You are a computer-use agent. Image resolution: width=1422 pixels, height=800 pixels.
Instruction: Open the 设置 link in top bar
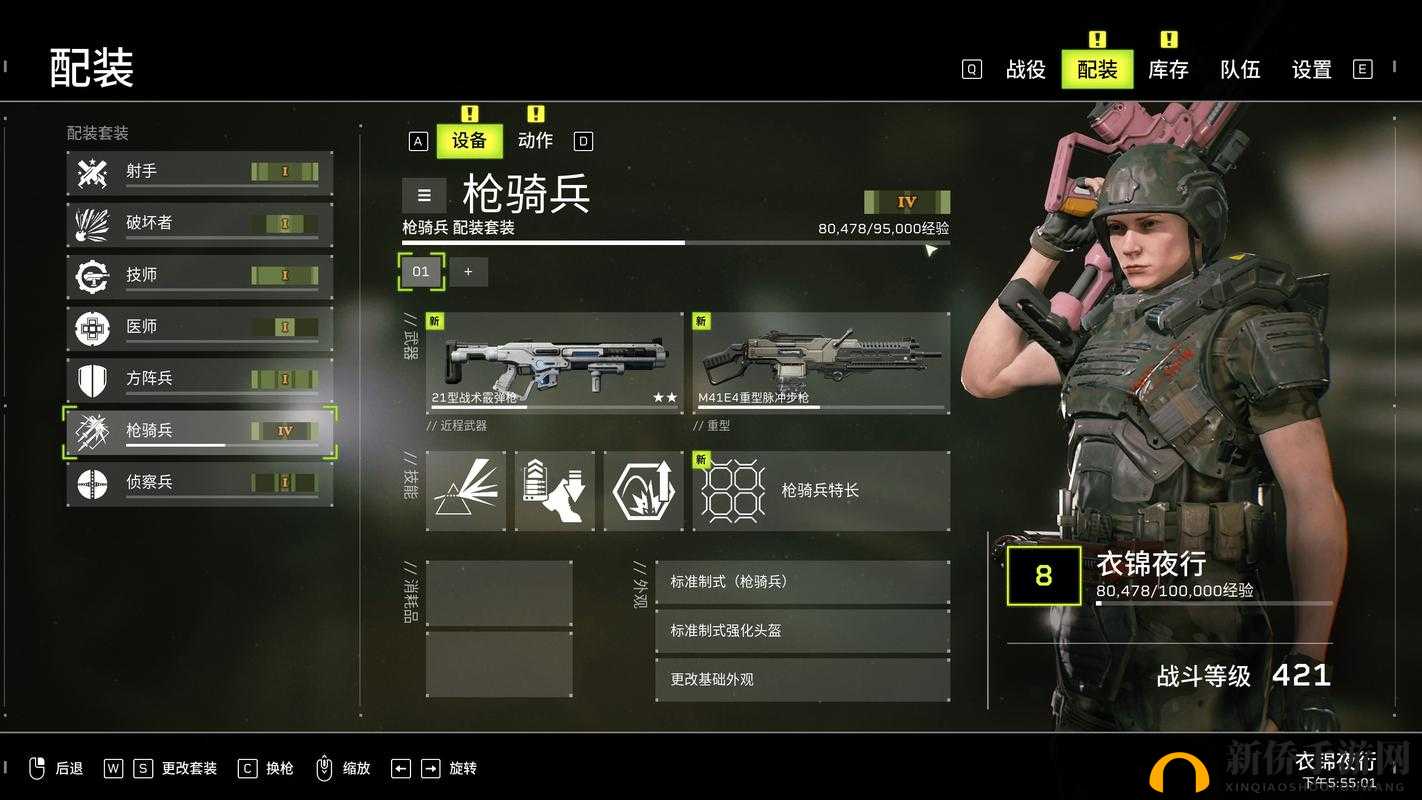pos(1313,70)
